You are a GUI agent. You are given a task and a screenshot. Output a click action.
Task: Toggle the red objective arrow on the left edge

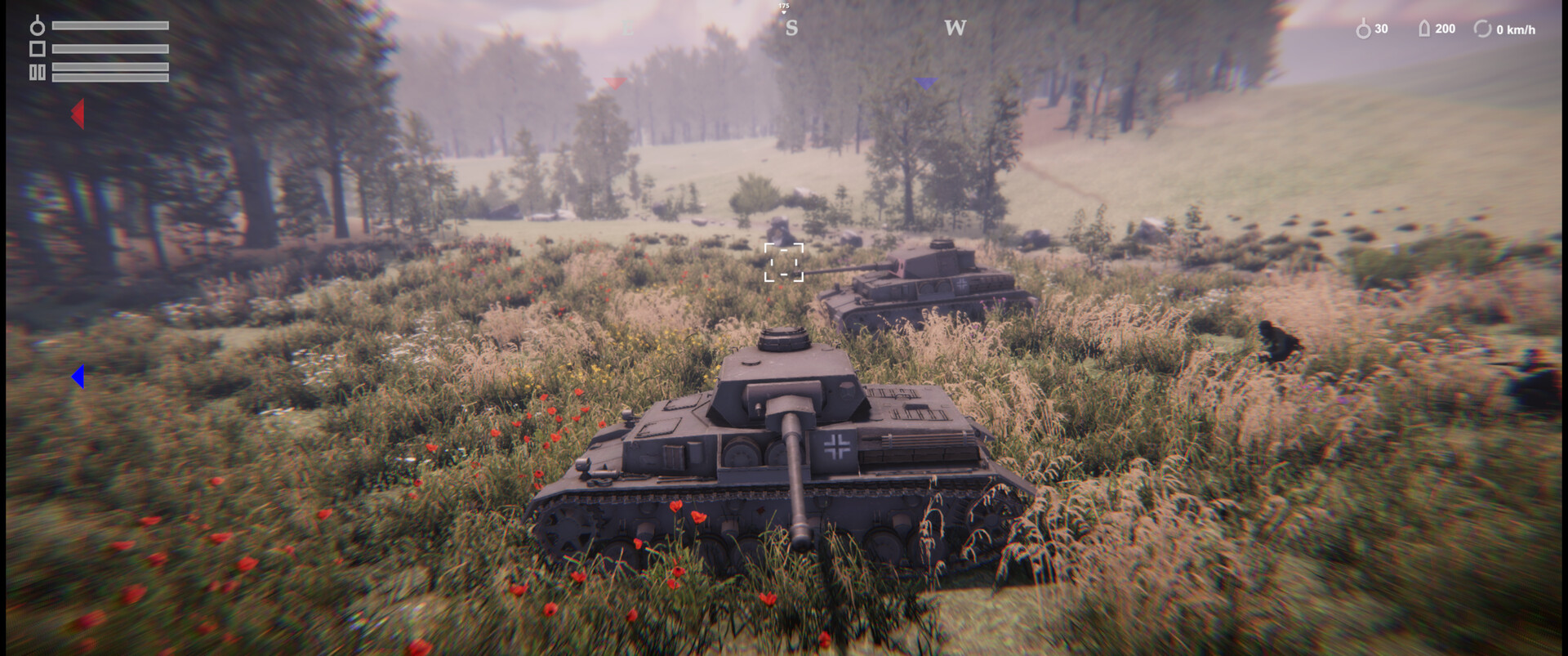(77, 115)
